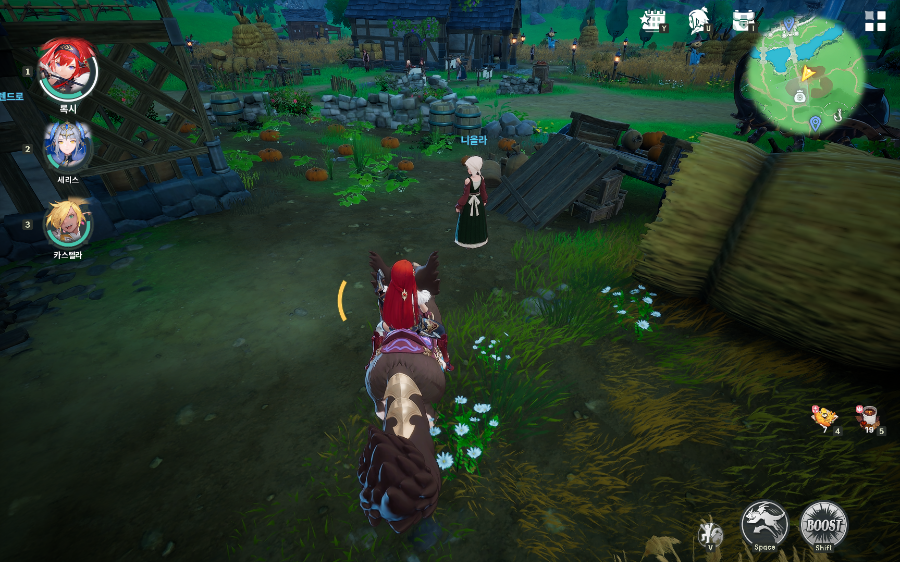Image resolution: width=900 pixels, height=562 pixels.
Task: Open the circular minimap
Action: point(805,76)
